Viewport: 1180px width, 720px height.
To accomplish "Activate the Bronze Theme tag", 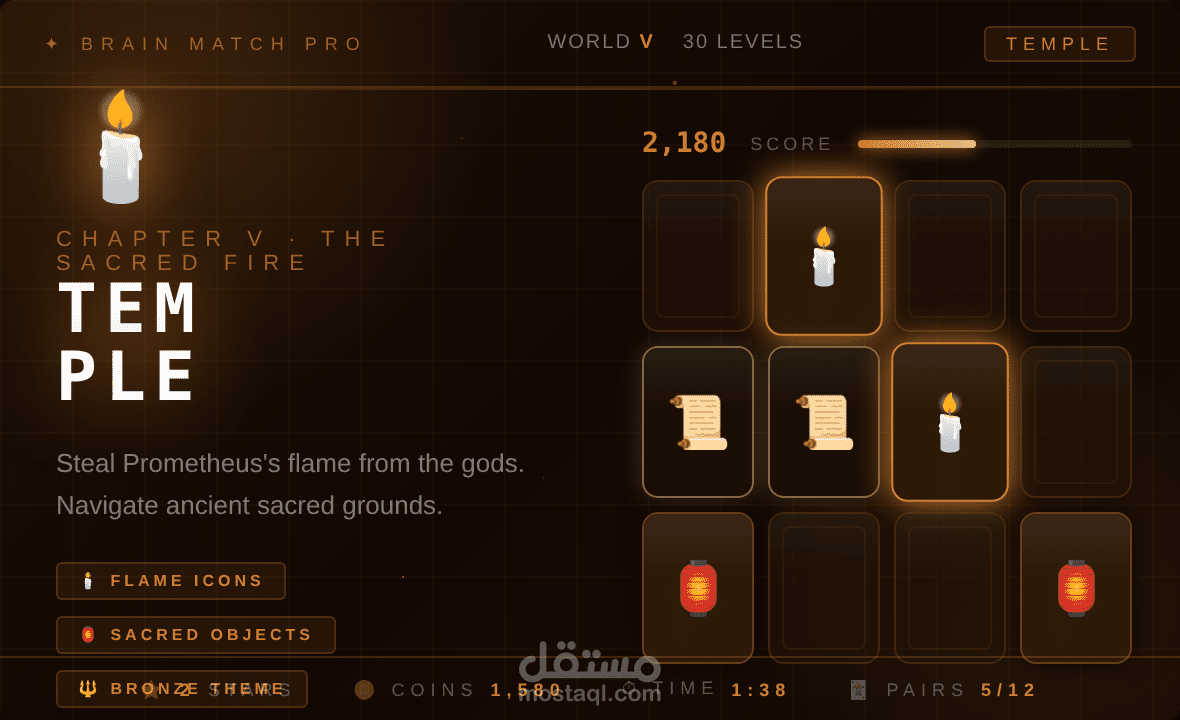I will pyautogui.click(x=182, y=689).
